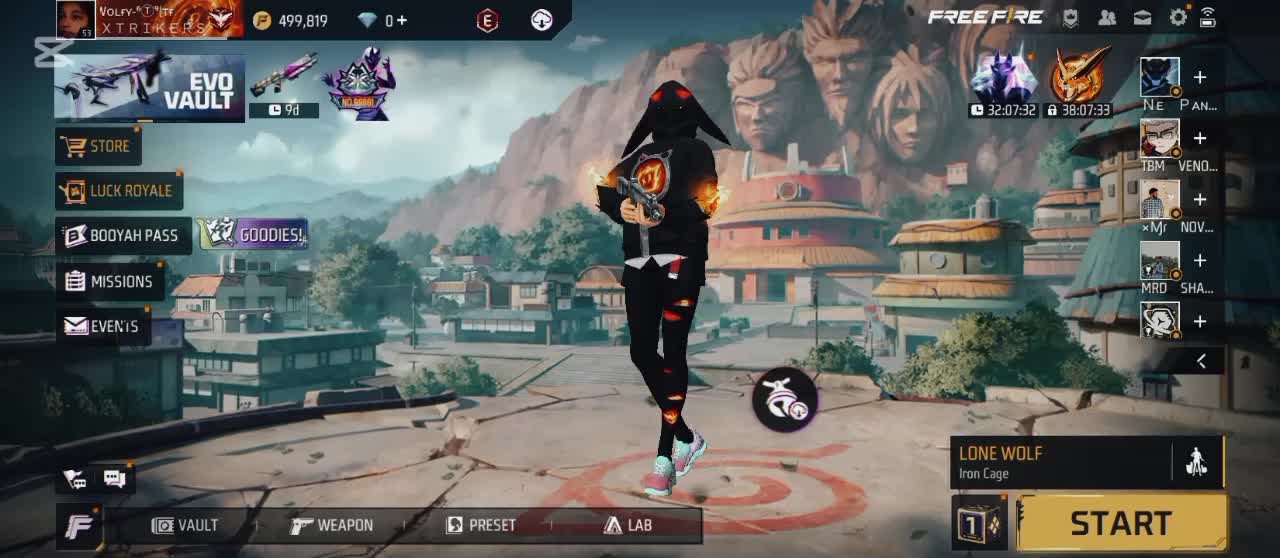Open the friends list icon

(1107, 17)
